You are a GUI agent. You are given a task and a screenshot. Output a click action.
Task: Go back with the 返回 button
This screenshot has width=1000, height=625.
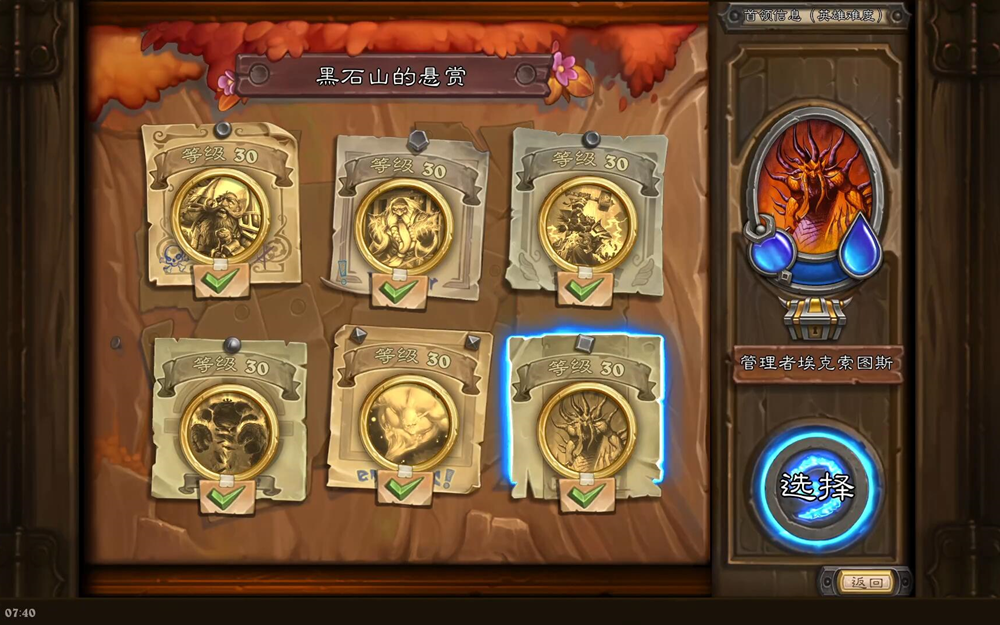point(865,582)
